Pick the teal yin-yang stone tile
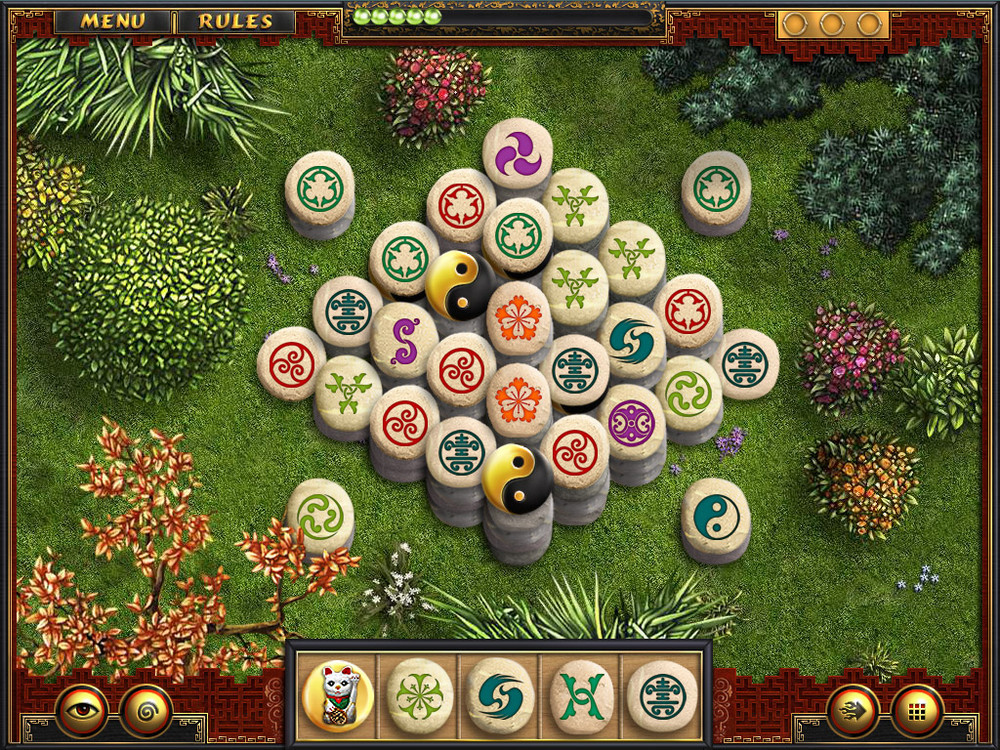This screenshot has height=750, width=1000. point(716,513)
